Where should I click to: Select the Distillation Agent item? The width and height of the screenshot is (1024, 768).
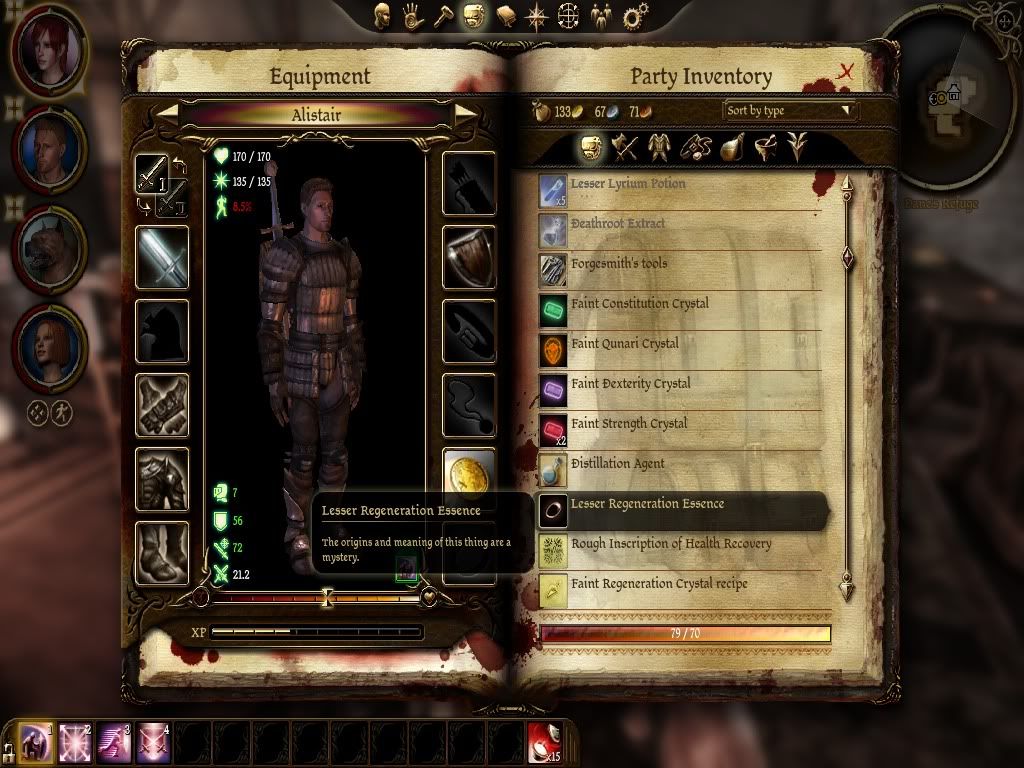click(617, 464)
